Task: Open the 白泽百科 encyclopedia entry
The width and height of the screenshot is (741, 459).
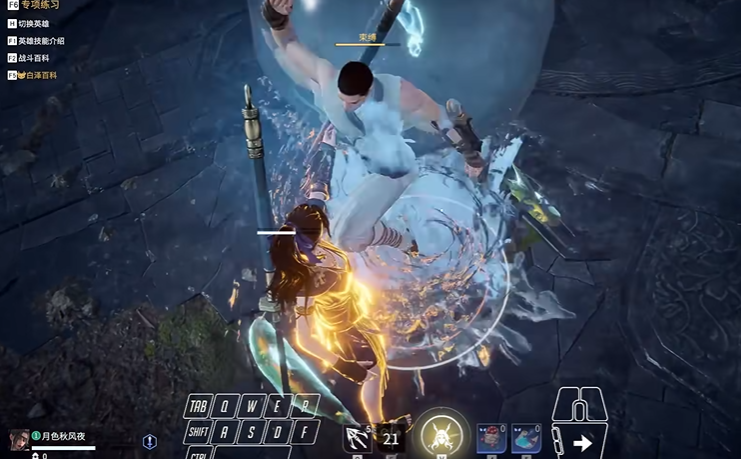Action: tap(39, 75)
